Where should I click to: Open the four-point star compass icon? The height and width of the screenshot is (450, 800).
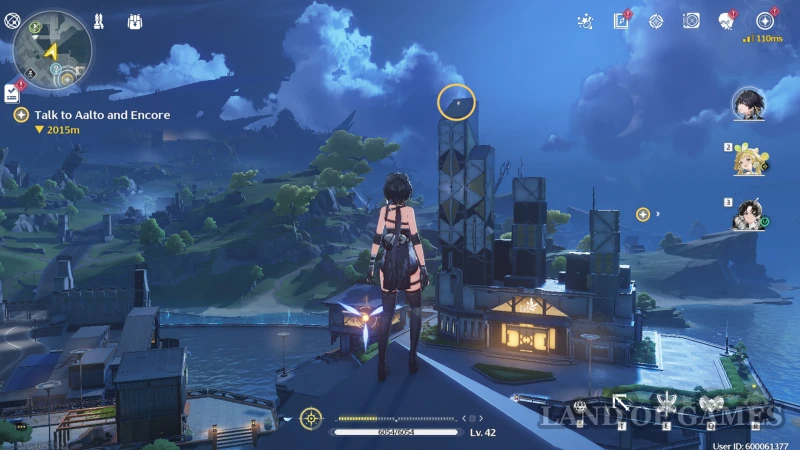(656, 21)
